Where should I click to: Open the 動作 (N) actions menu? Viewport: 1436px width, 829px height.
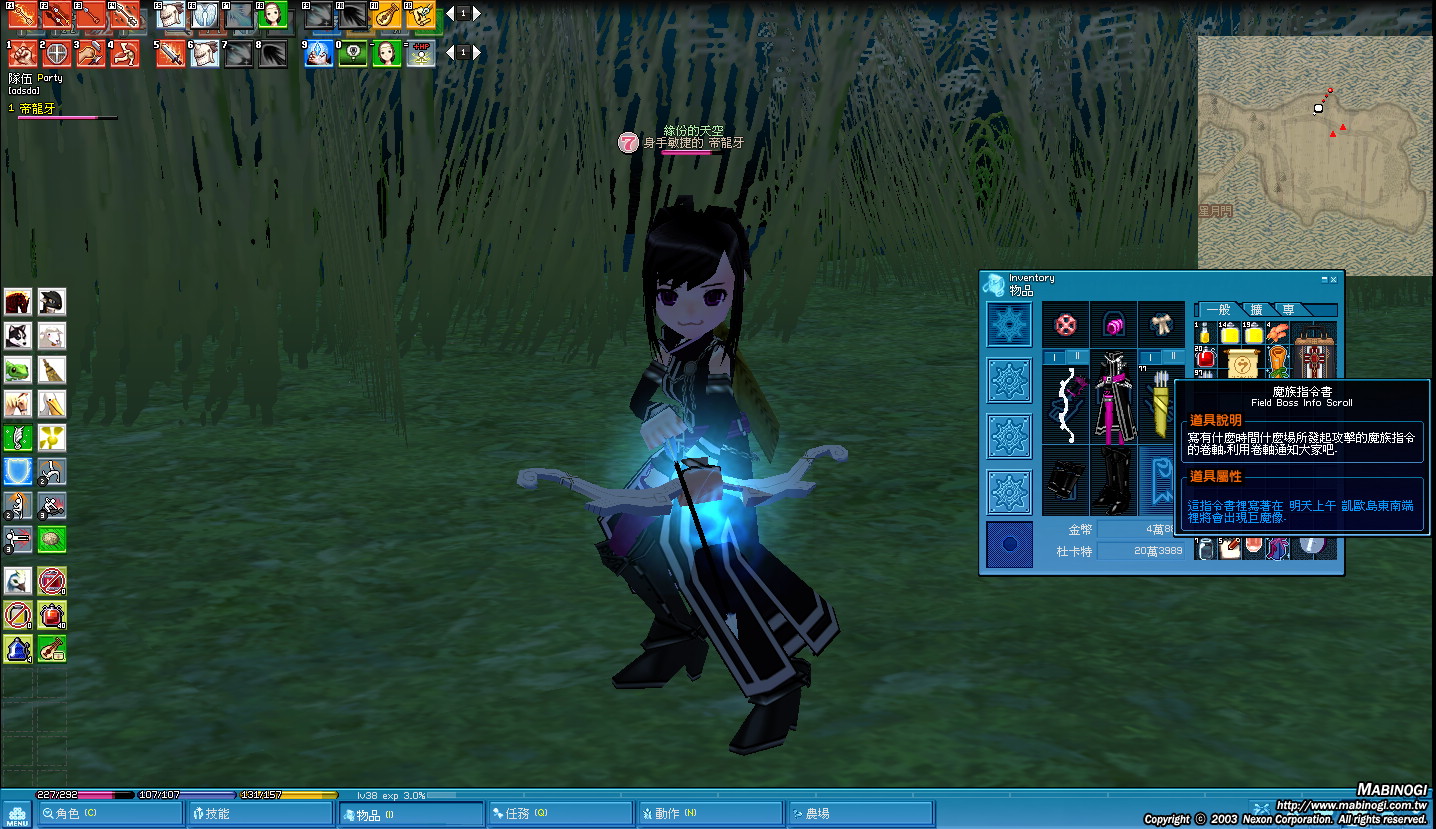710,814
